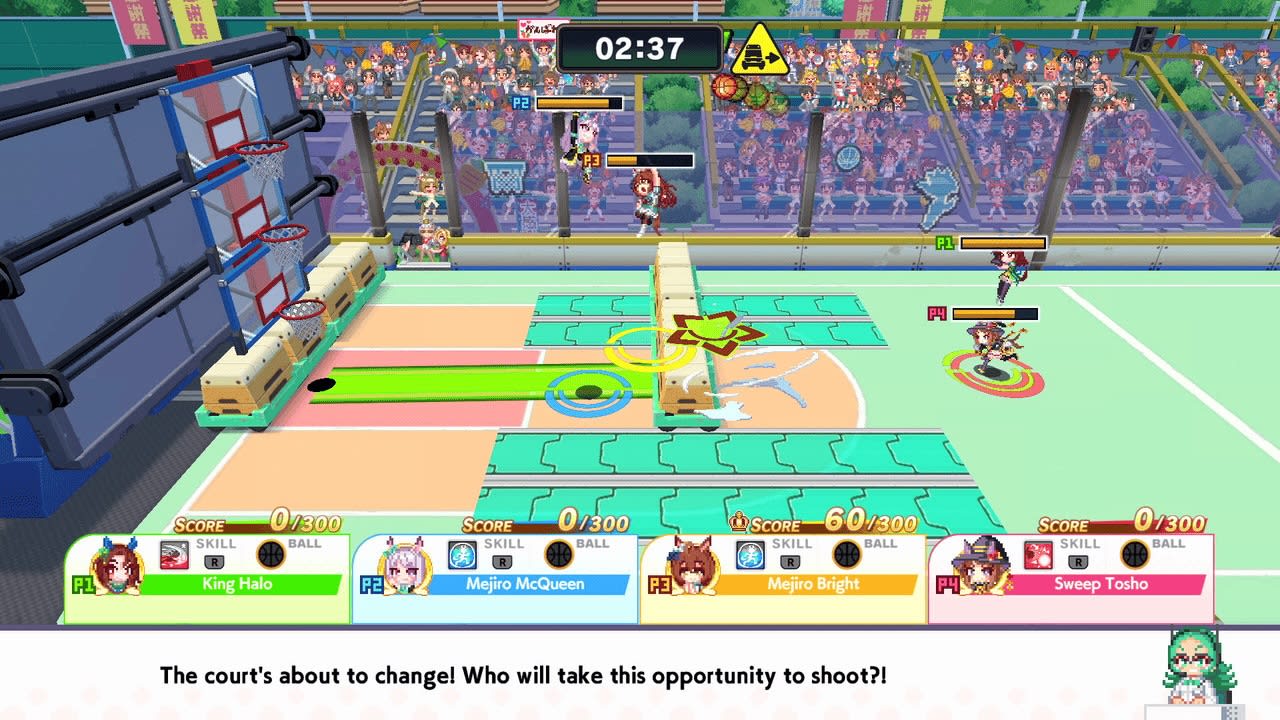The height and width of the screenshot is (720, 1280).
Task: Click Mejiro Bright's name banner
Action: 813,583
